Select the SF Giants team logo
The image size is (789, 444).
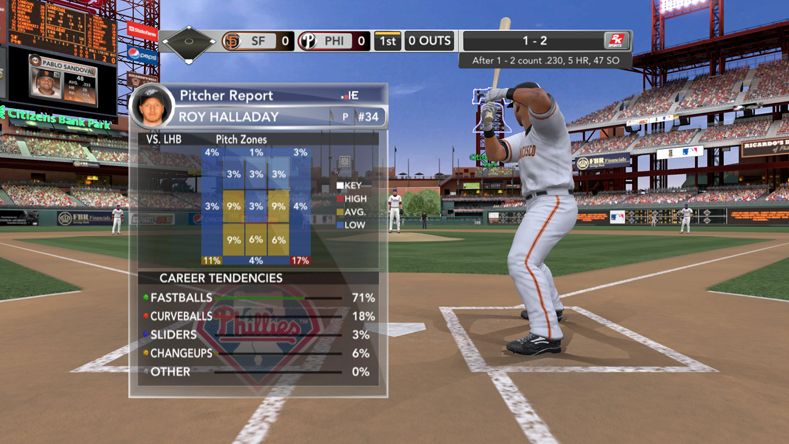tap(231, 42)
